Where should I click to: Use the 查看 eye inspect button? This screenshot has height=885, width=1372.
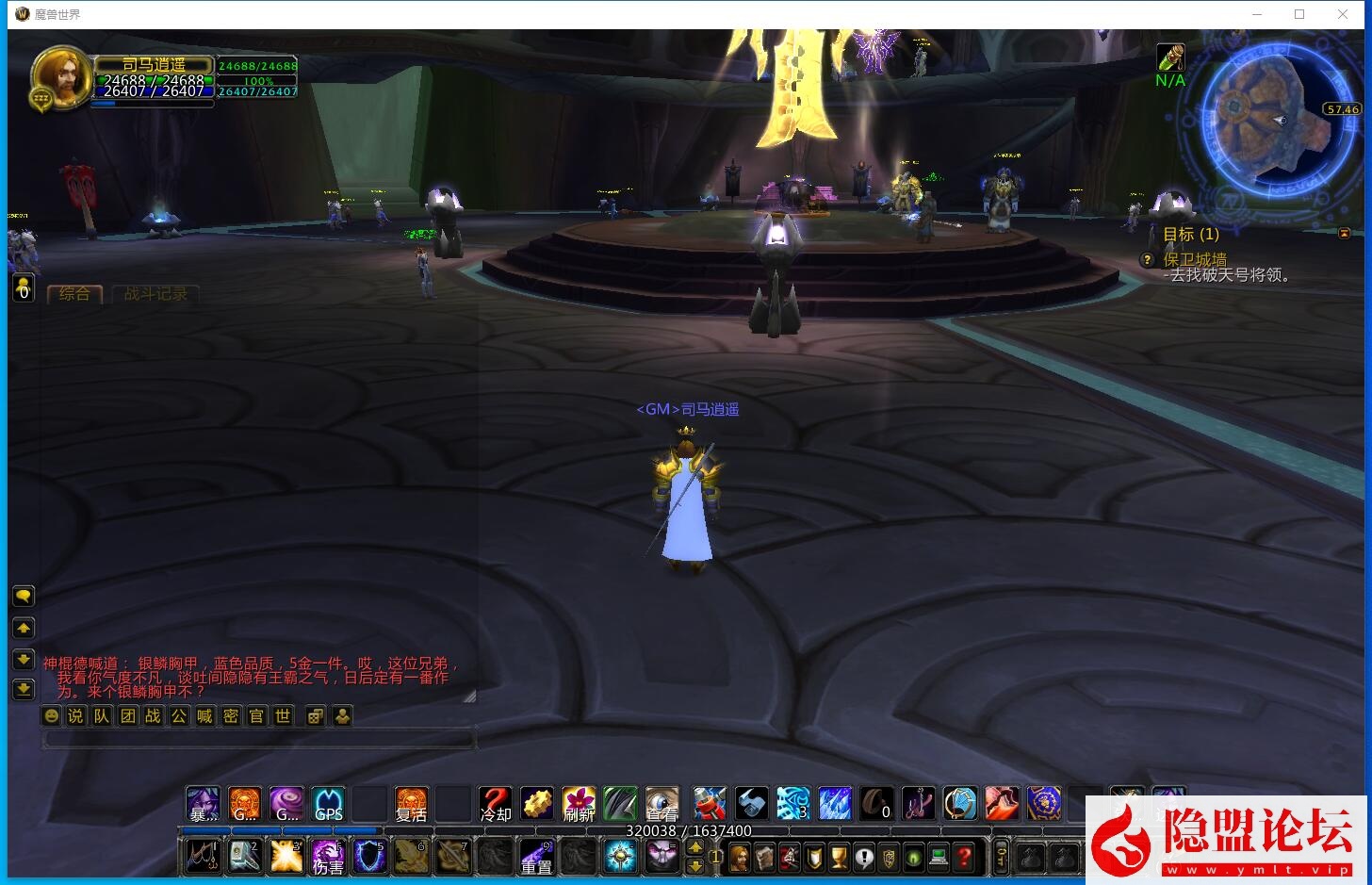click(x=661, y=804)
